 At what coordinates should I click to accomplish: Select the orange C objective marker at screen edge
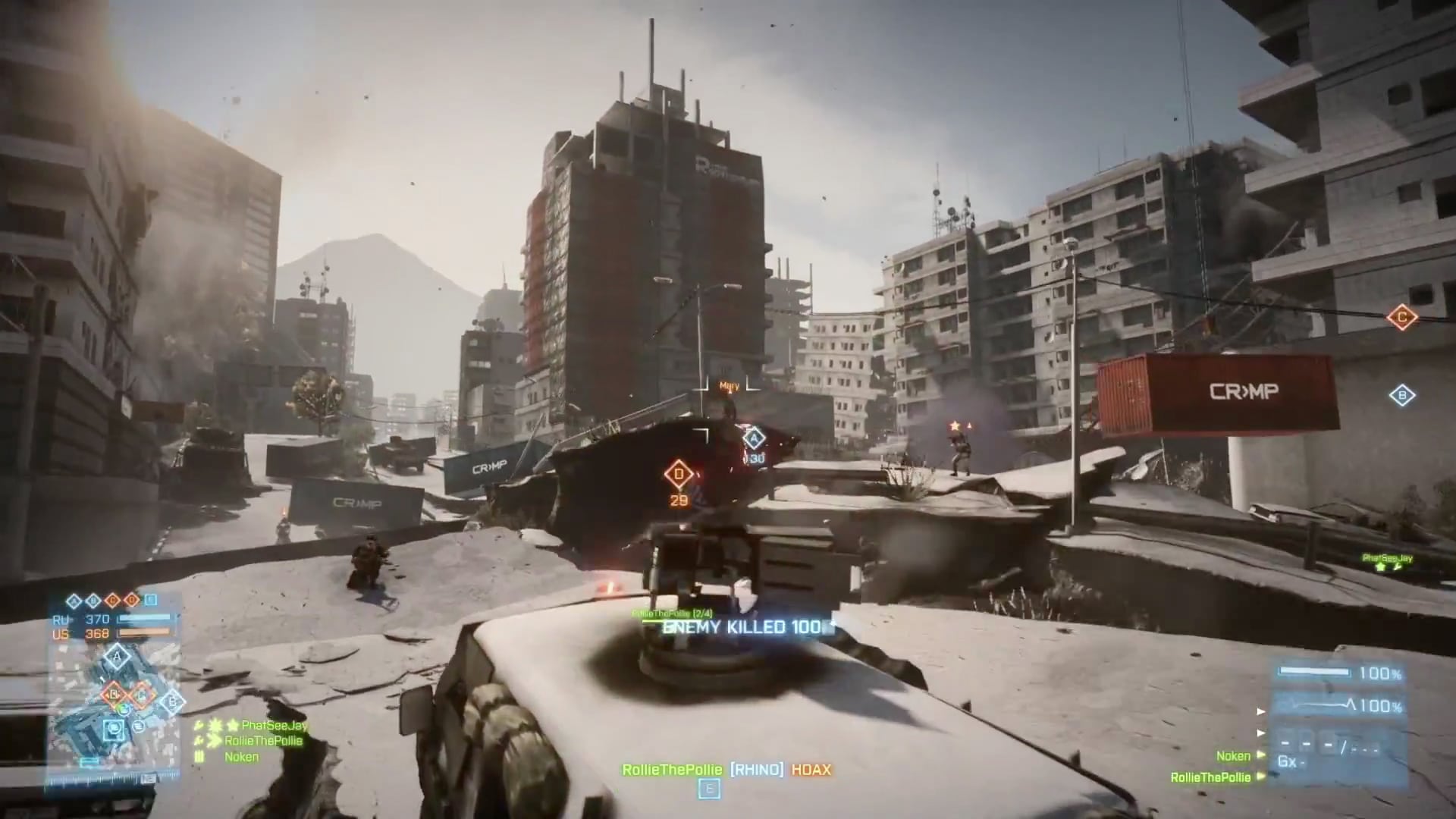click(1401, 317)
